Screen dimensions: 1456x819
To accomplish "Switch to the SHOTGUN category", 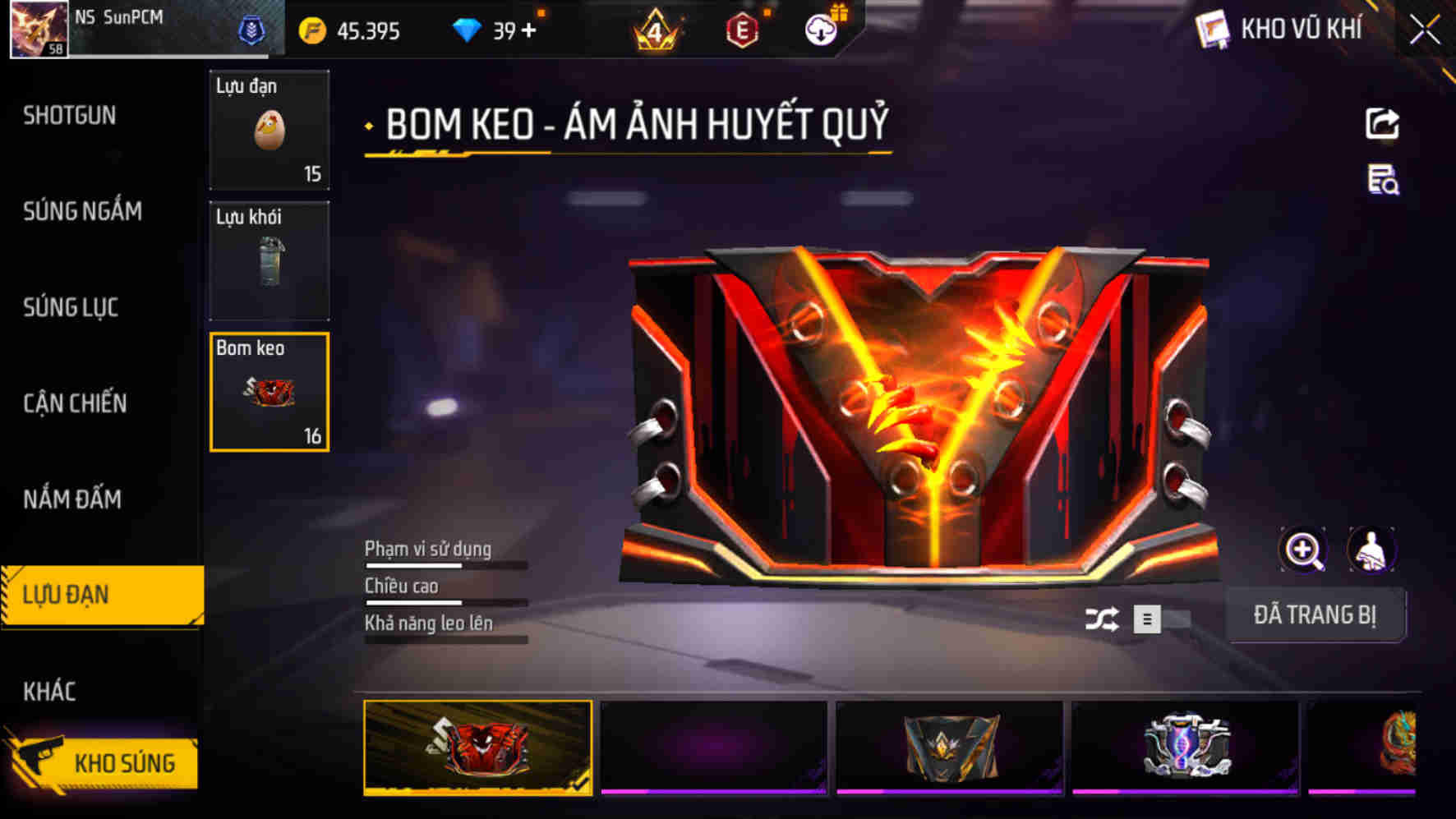I will [x=69, y=116].
